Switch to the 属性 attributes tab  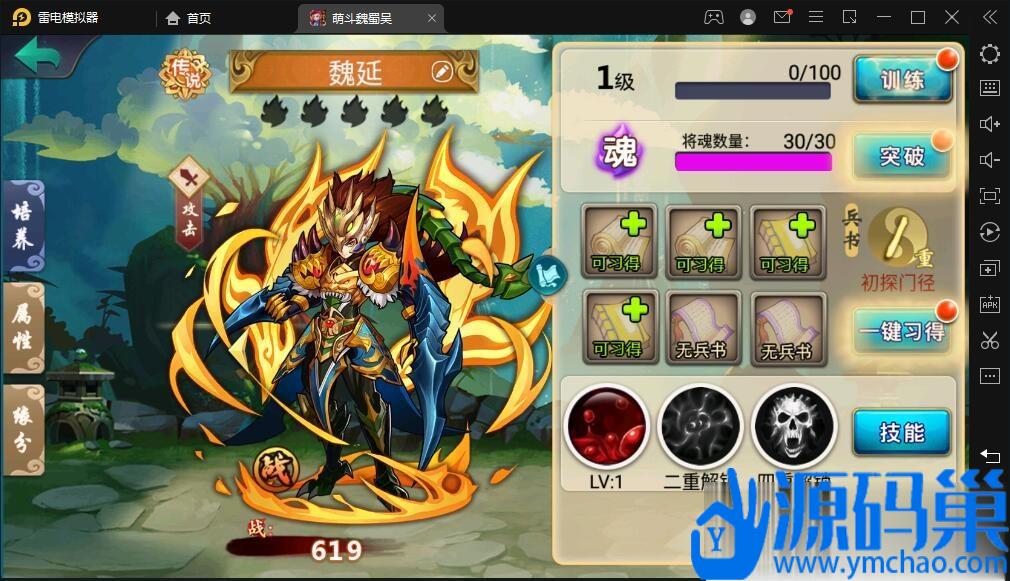(22, 327)
